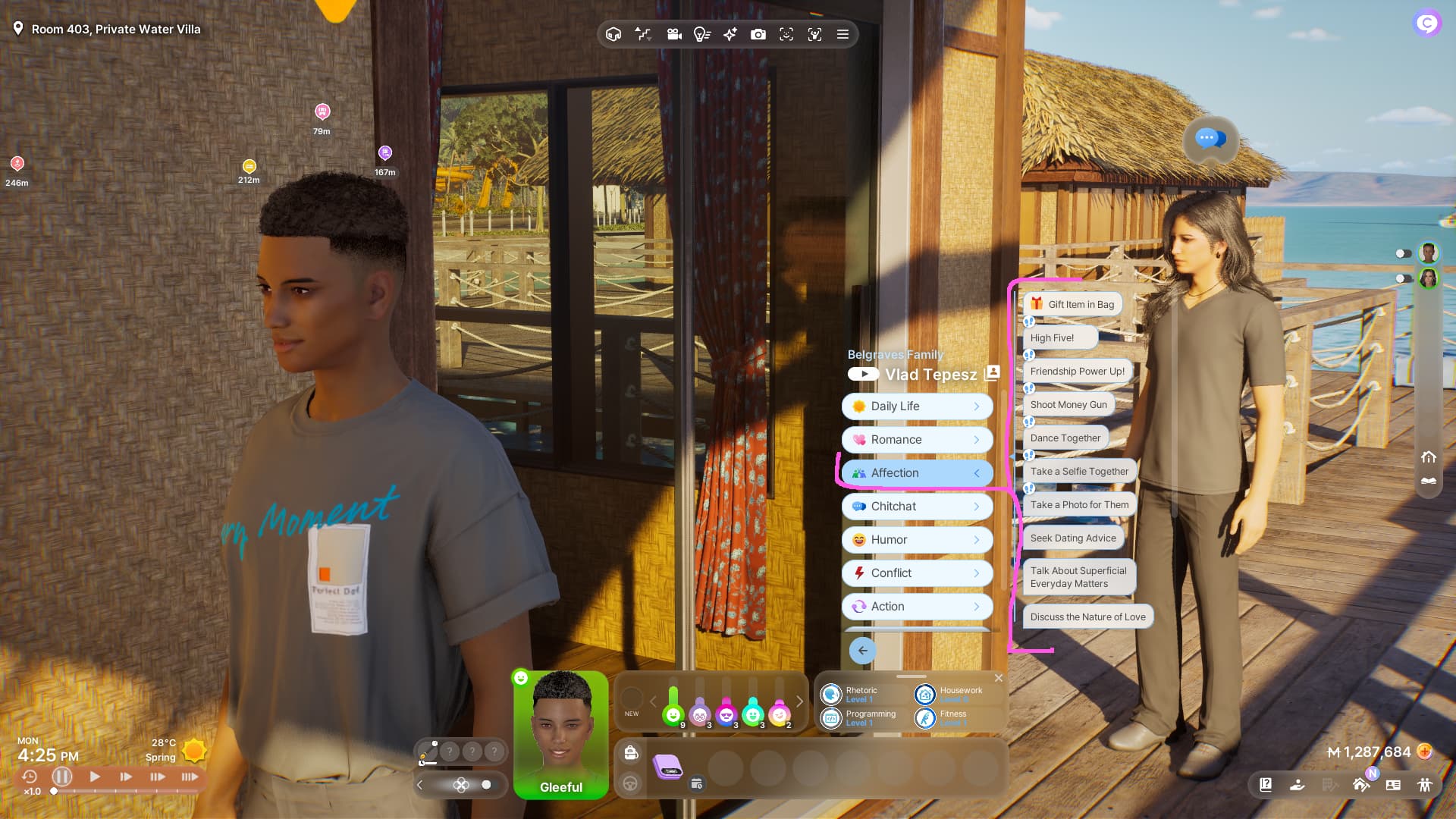This screenshot has width=1456, height=819.
Task: Select the Romance interaction category
Action: pos(917,440)
